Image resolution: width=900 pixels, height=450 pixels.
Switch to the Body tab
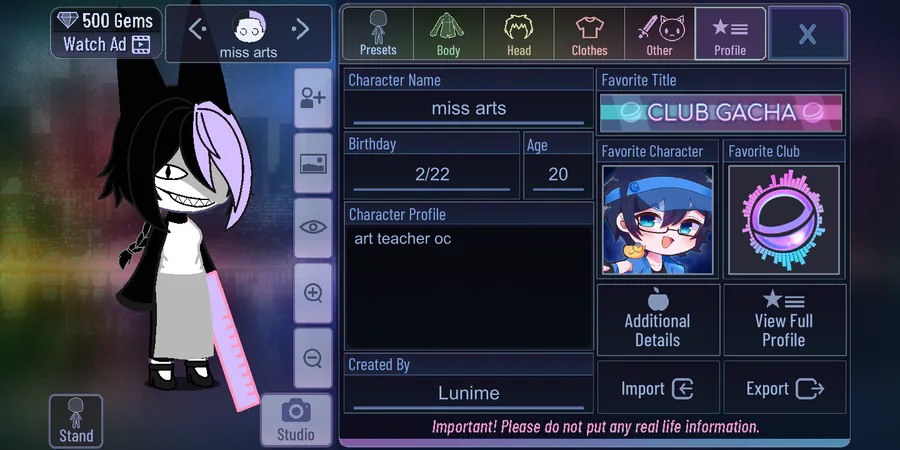pos(448,33)
